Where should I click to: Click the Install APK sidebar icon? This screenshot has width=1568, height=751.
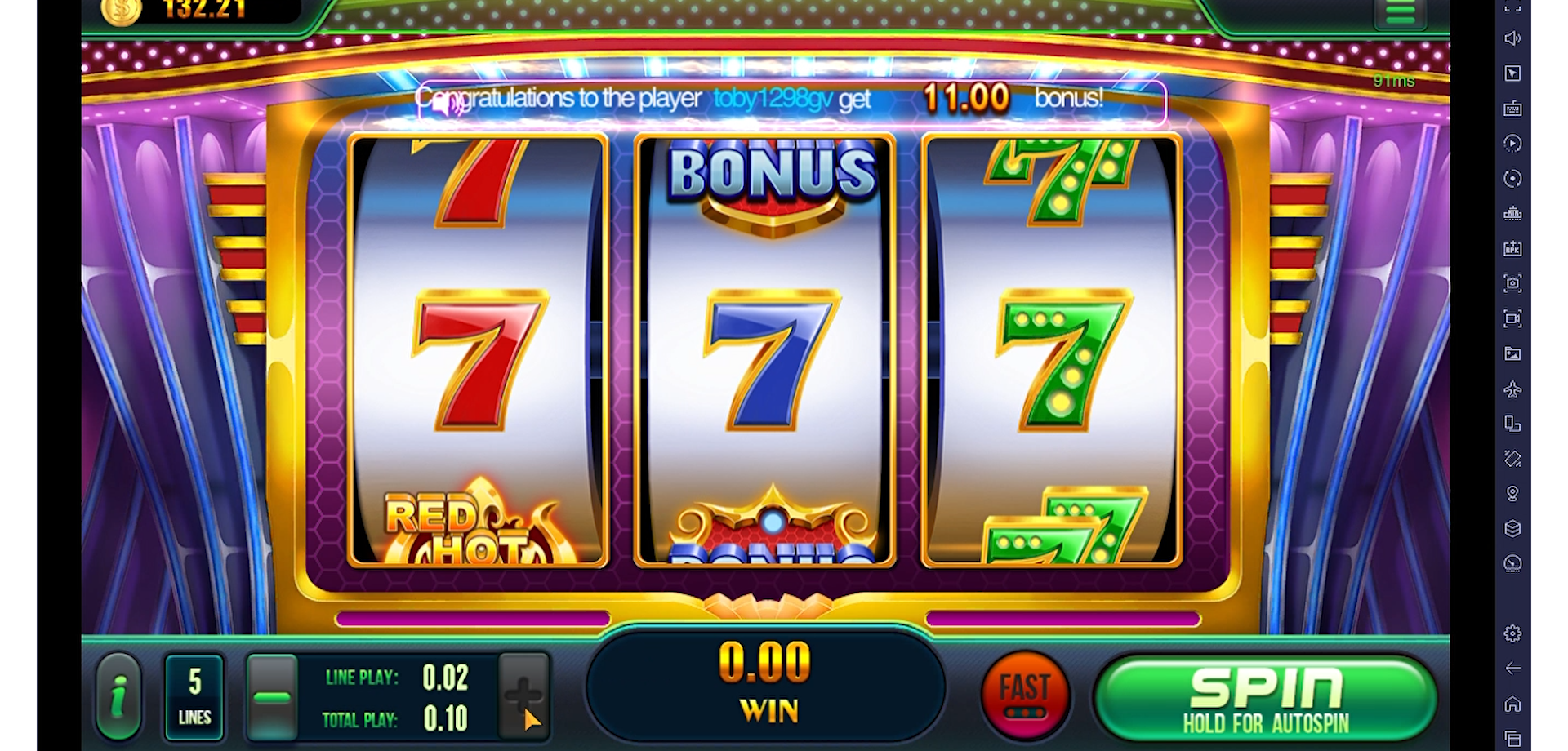tap(1513, 248)
